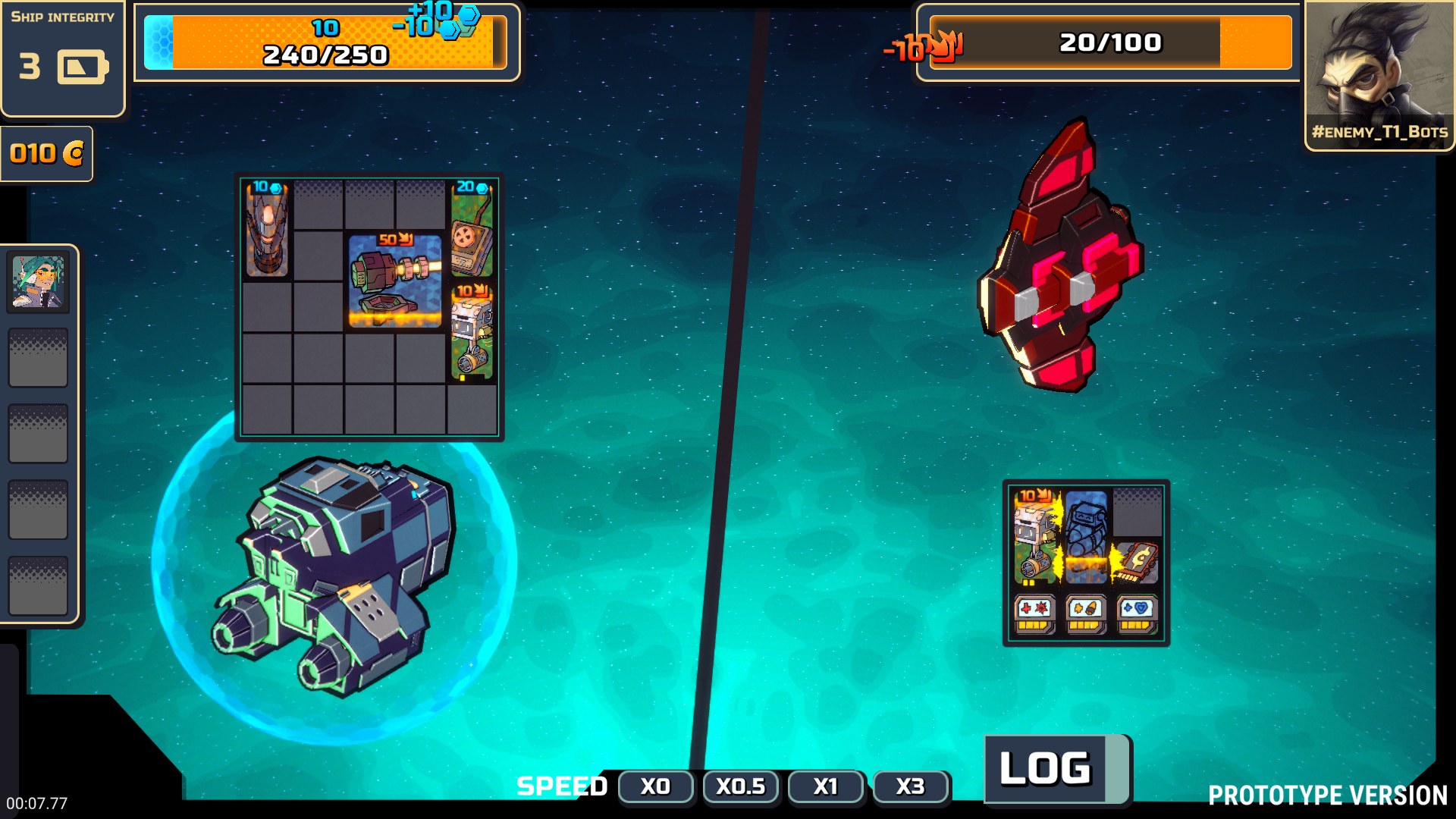The height and width of the screenshot is (819, 1456).
Task: Set battle speed to X1
Action: 825,786
